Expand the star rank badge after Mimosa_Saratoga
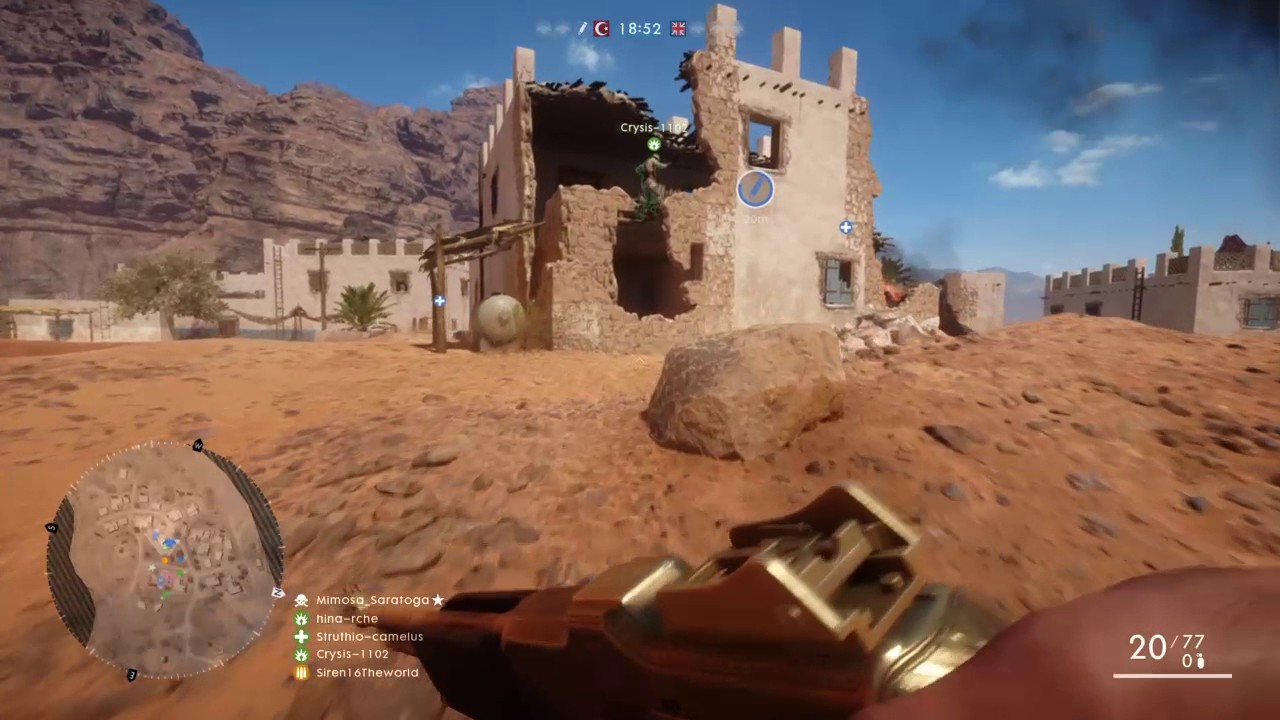 point(437,599)
